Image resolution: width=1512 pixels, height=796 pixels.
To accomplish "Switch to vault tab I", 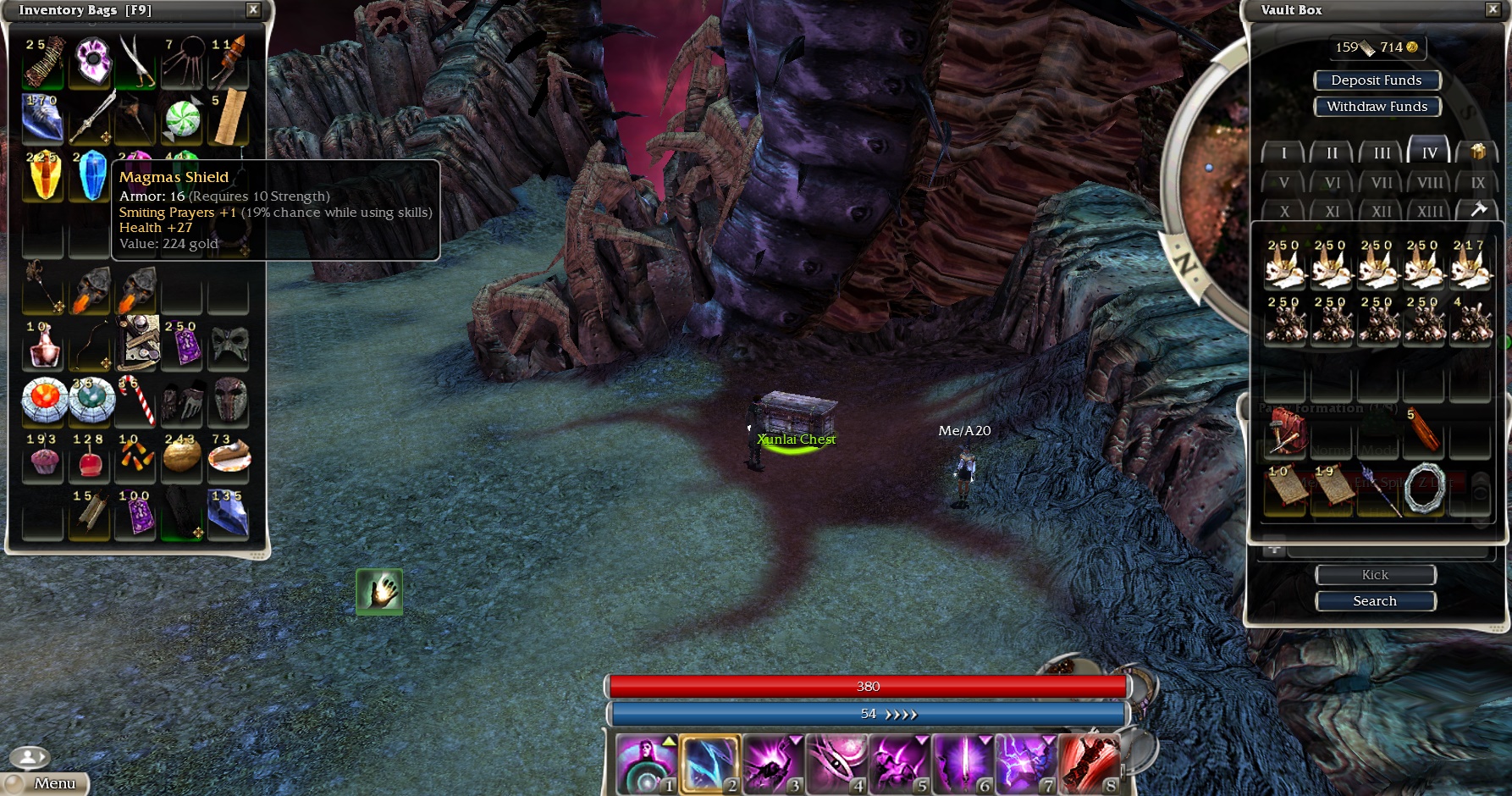I will [1283, 153].
